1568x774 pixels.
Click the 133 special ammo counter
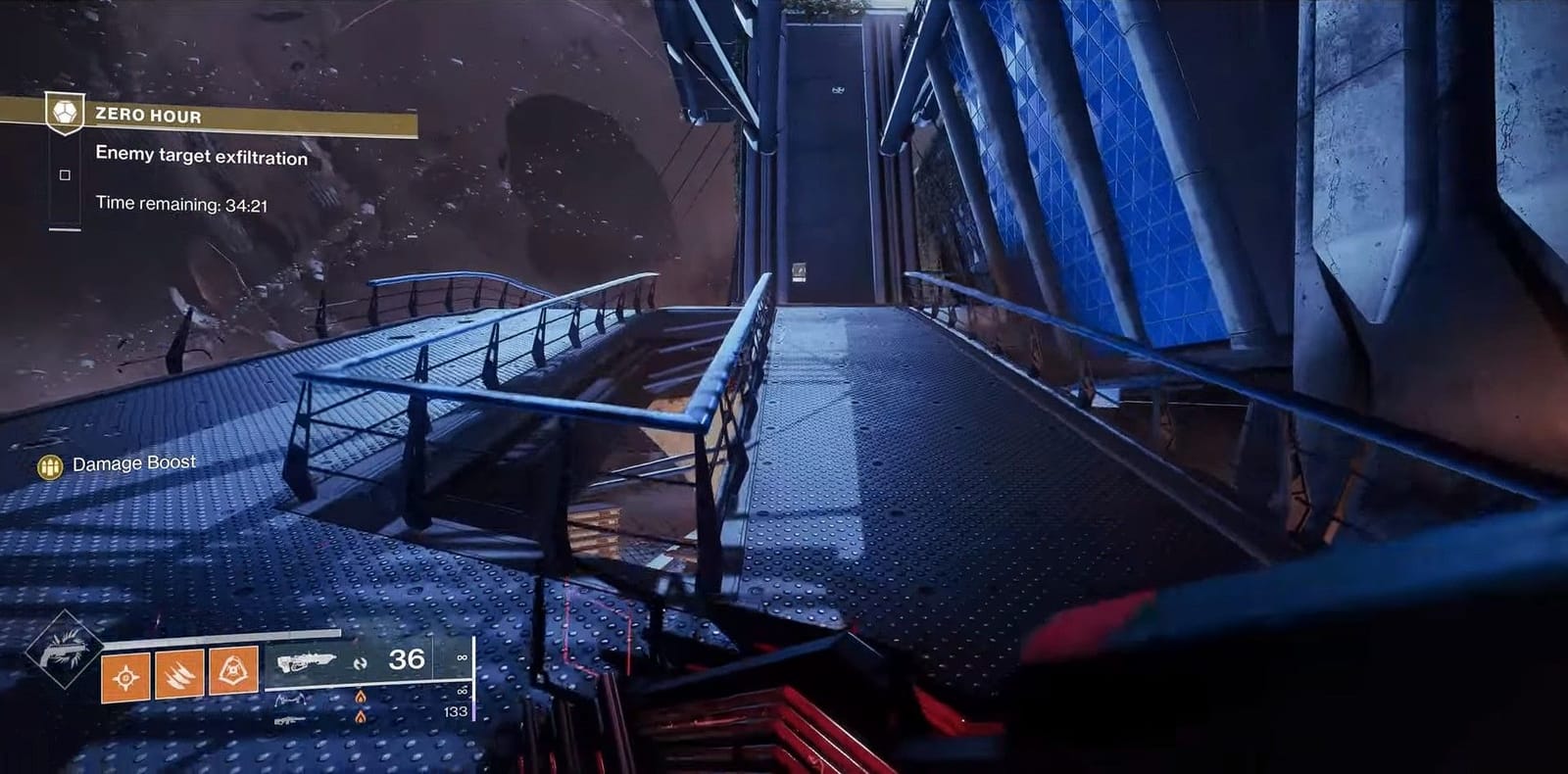[456, 712]
